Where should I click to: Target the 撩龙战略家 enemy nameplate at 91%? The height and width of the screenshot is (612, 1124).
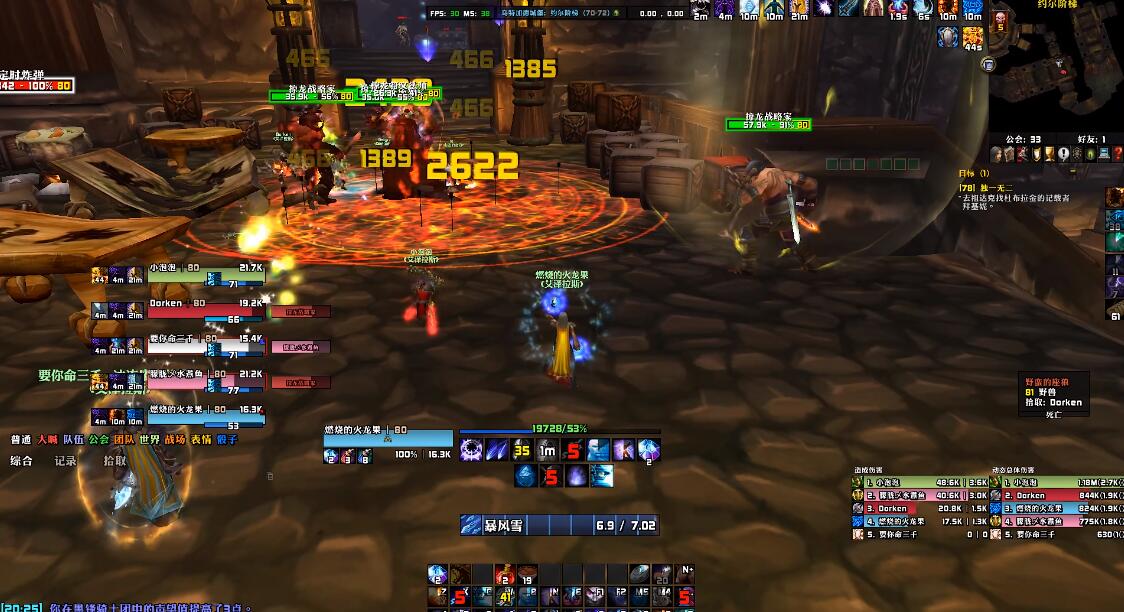(x=767, y=125)
